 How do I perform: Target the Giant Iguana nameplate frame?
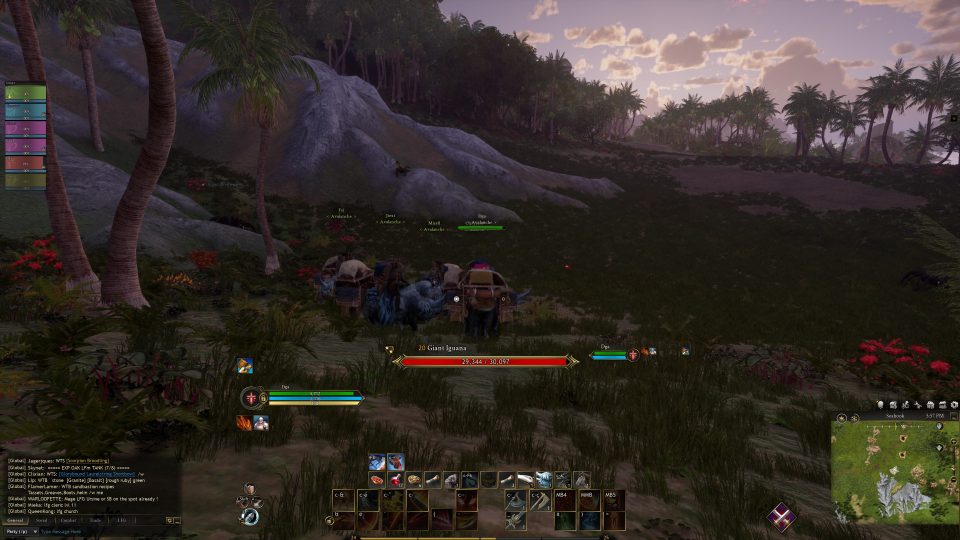(485, 360)
